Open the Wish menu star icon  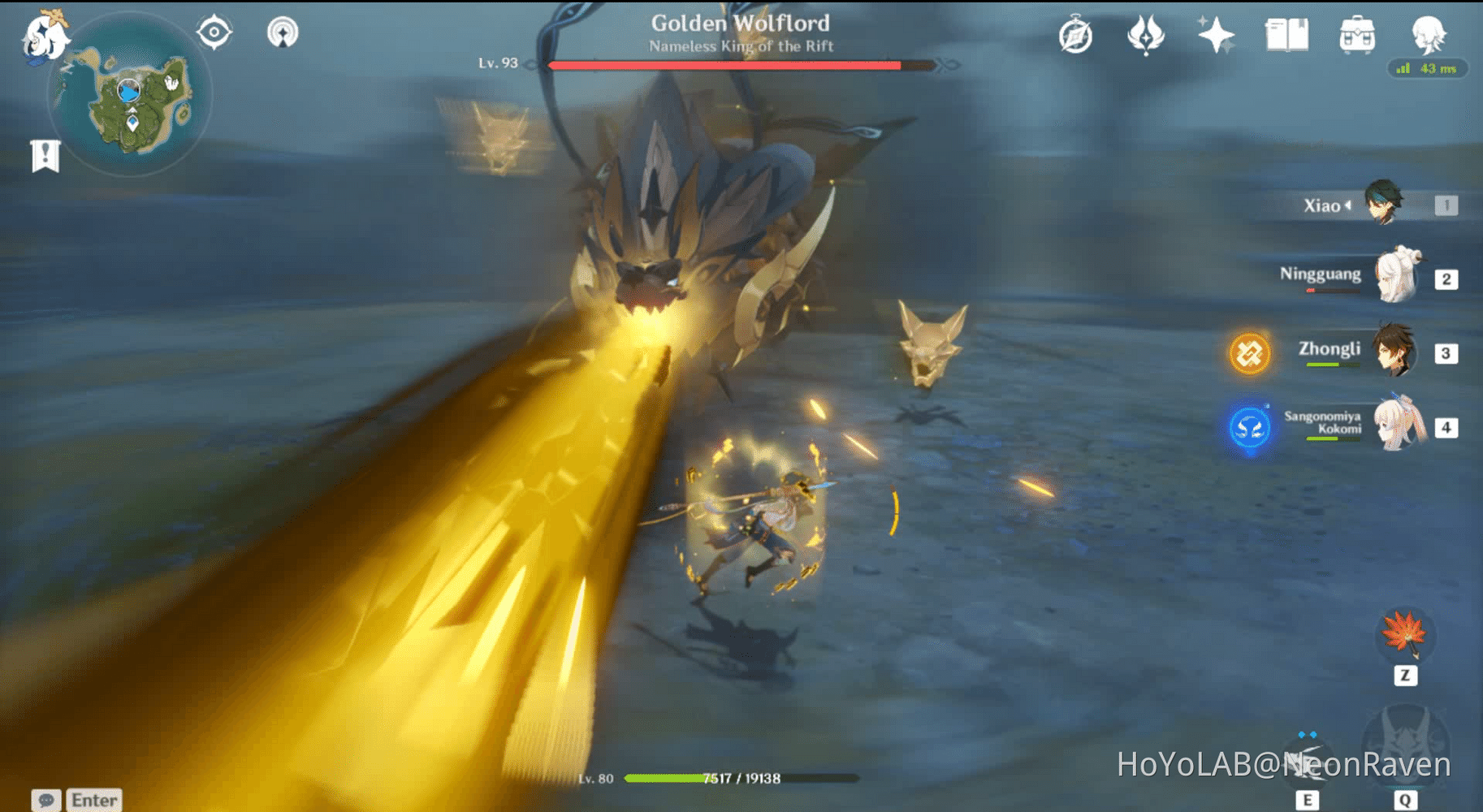pos(1215,34)
